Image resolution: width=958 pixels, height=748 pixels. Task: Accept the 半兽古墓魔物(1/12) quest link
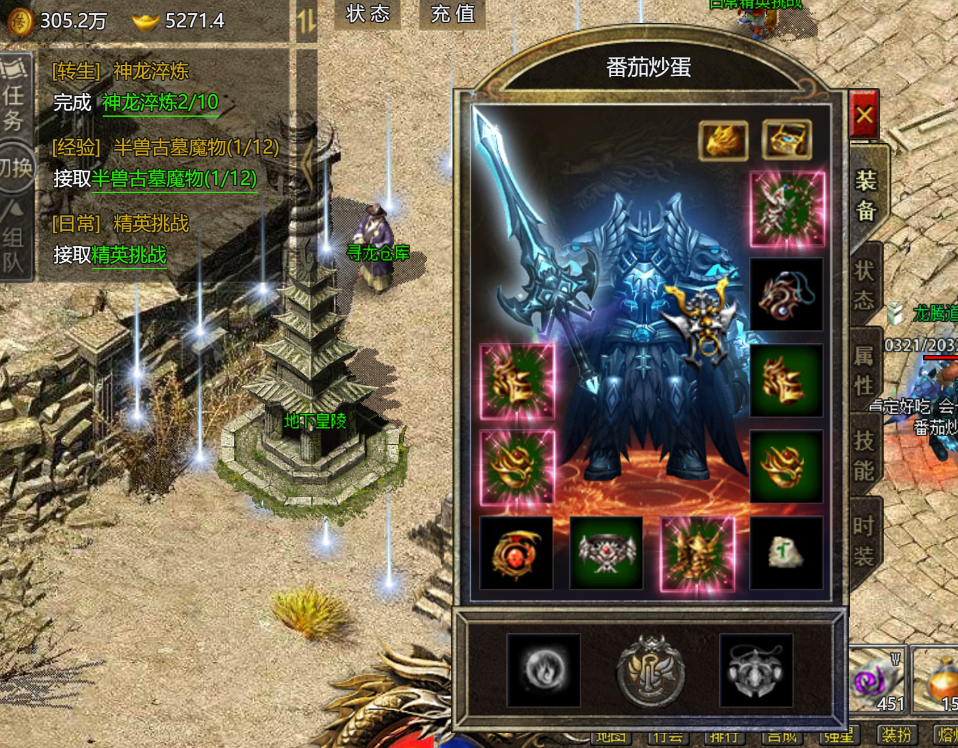[174, 178]
